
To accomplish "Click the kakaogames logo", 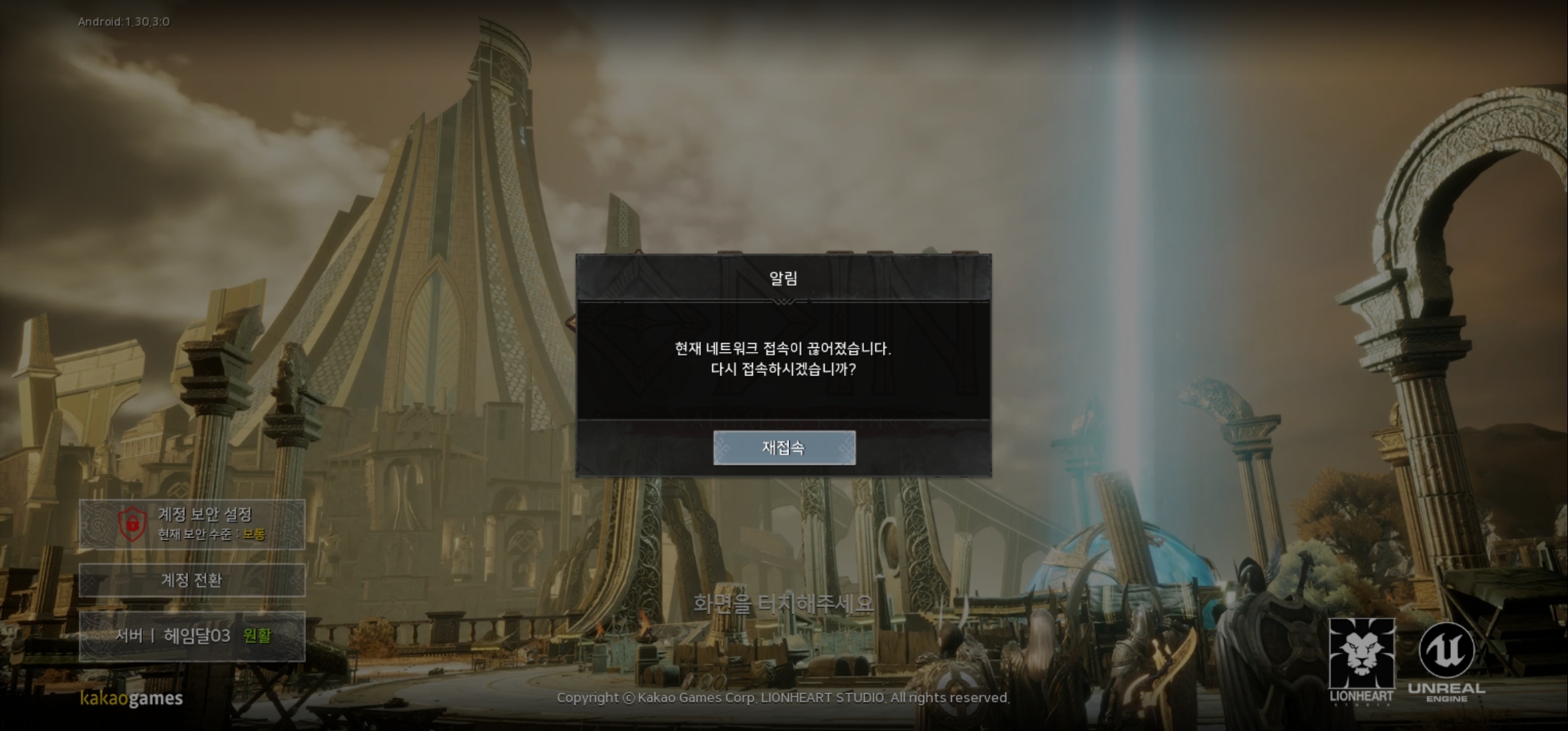I will point(131,700).
